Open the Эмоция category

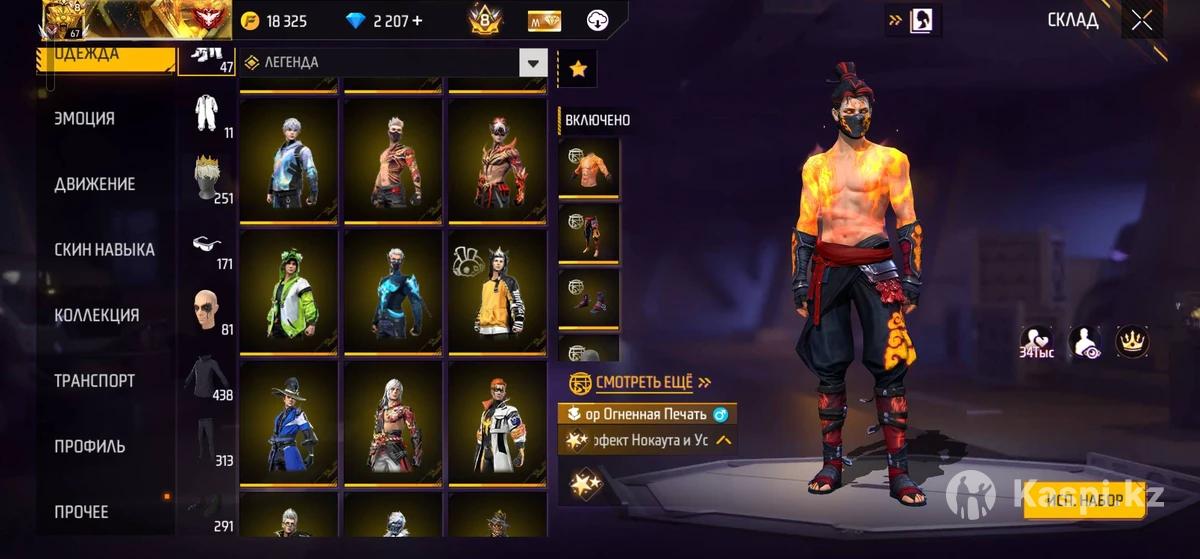click(85, 118)
